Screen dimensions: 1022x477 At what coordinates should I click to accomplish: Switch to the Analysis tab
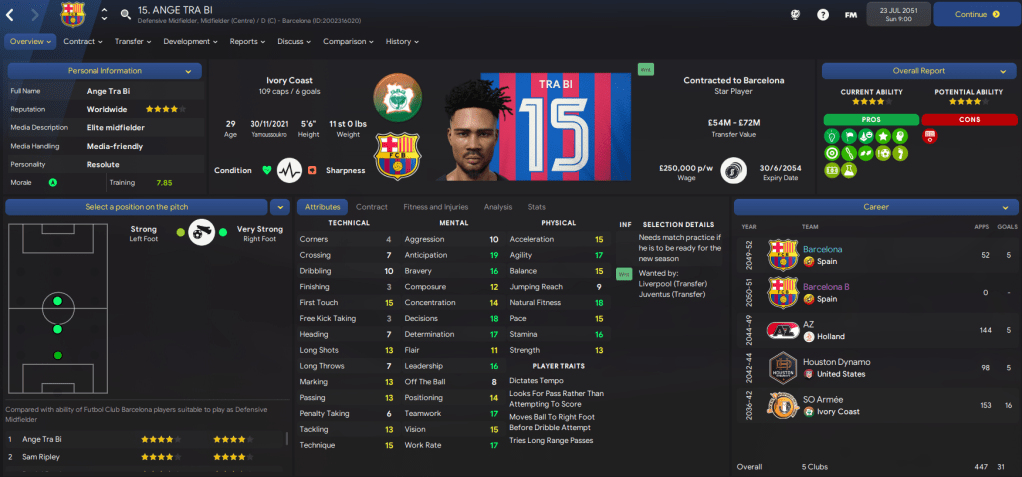(x=497, y=207)
